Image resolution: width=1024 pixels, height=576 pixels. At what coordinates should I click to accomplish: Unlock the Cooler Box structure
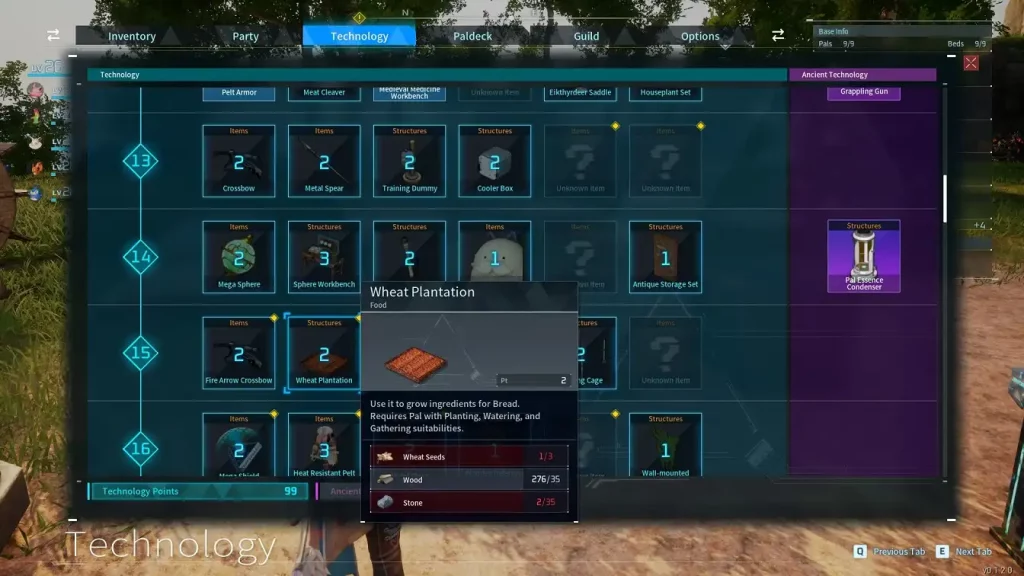(495, 161)
